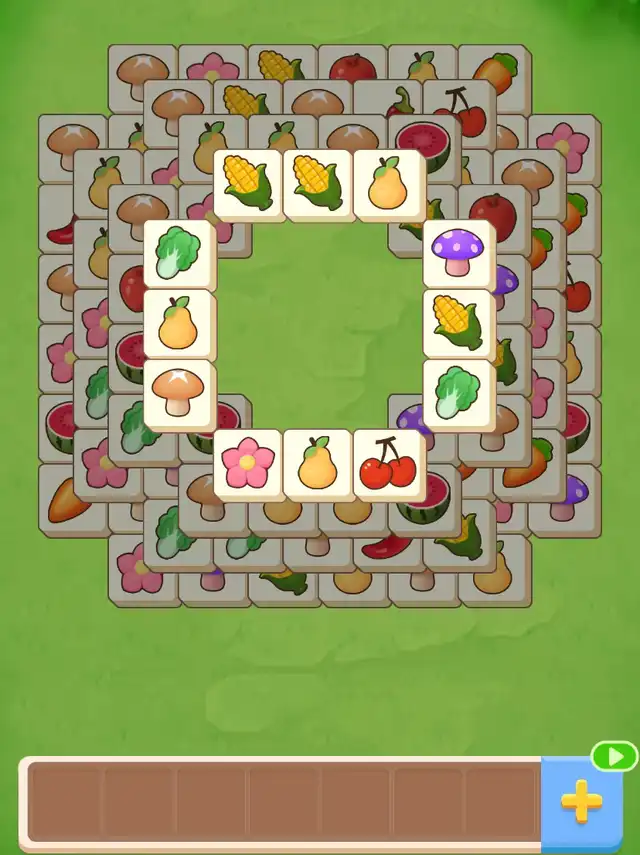Select the unblocked purple mushroom tile
This screenshot has height=855, width=640.
point(458,254)
